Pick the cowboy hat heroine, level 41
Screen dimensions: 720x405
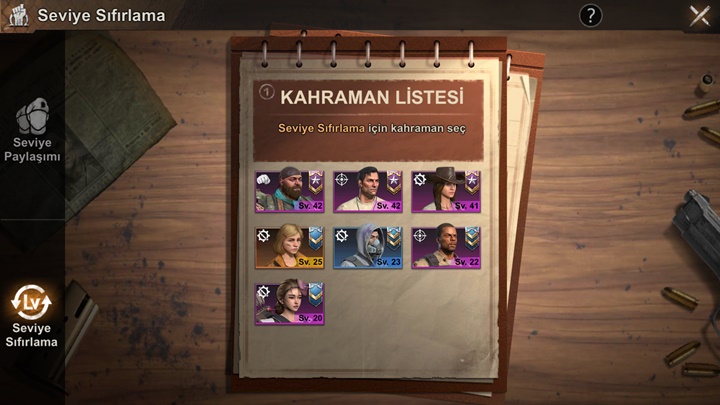446,191
